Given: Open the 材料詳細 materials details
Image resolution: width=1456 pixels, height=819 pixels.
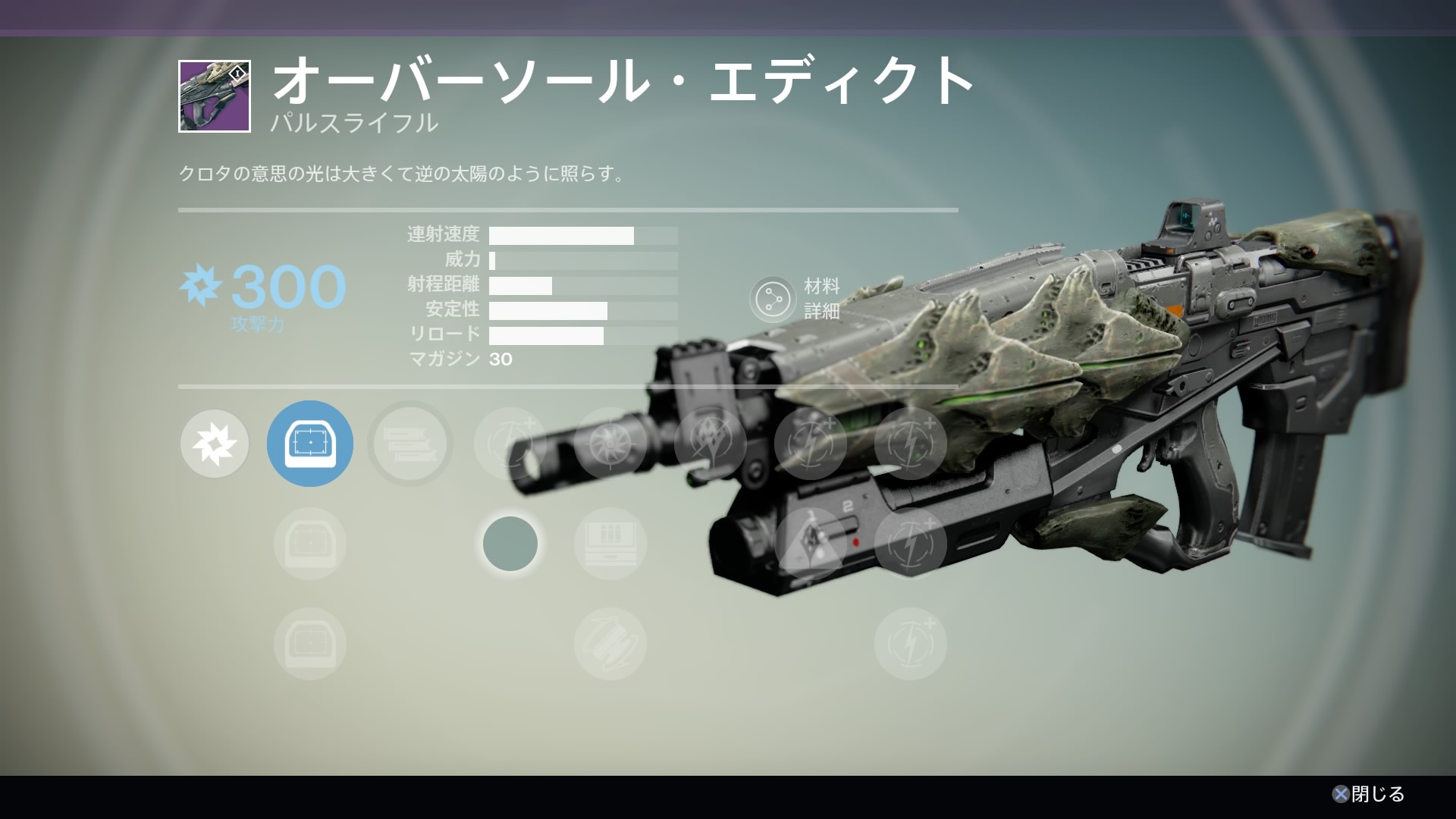Looking at the screenshot, I should pyautogui.click(x=773, y=299).
